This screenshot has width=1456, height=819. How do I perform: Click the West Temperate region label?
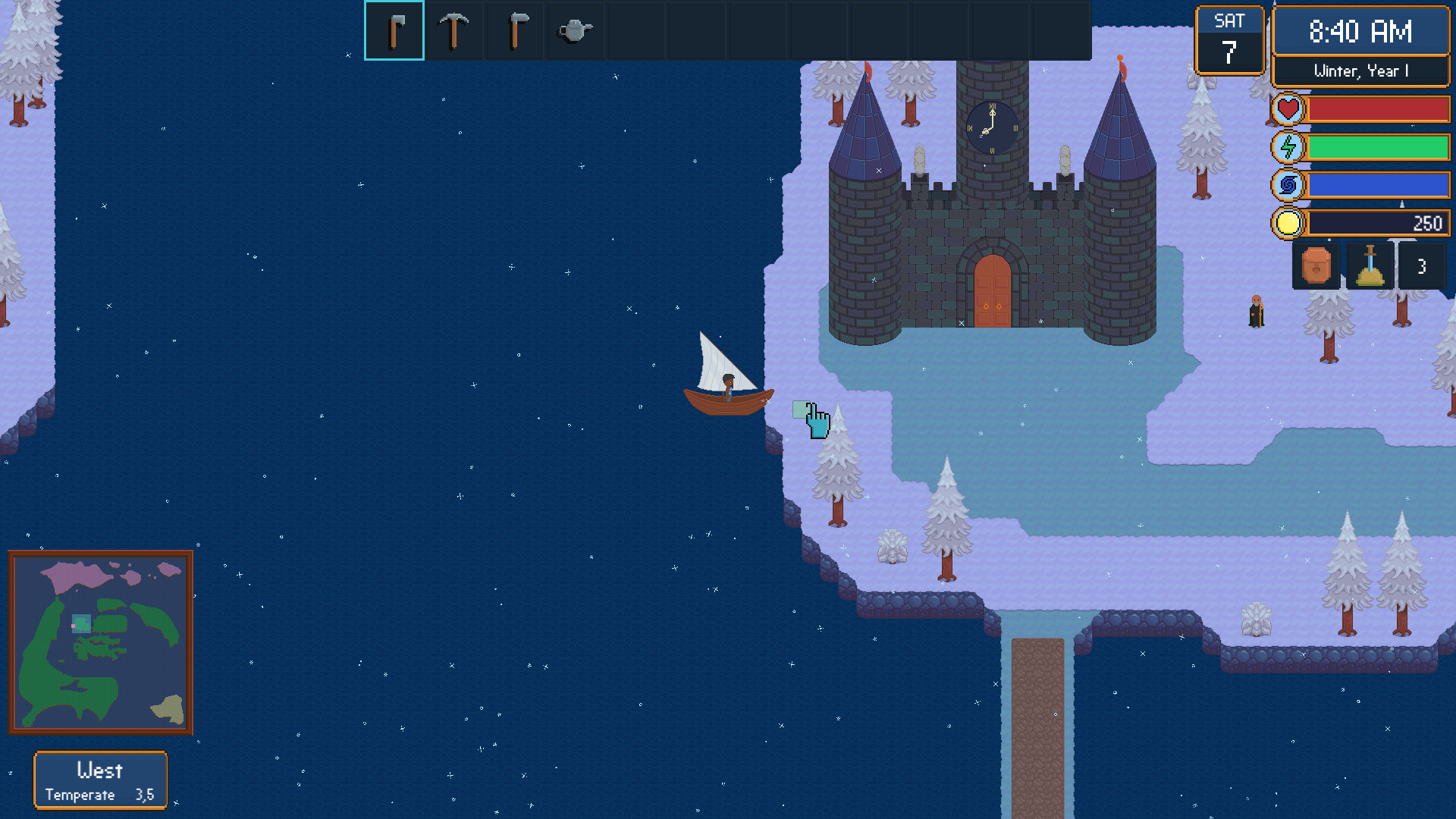[100, 780]
